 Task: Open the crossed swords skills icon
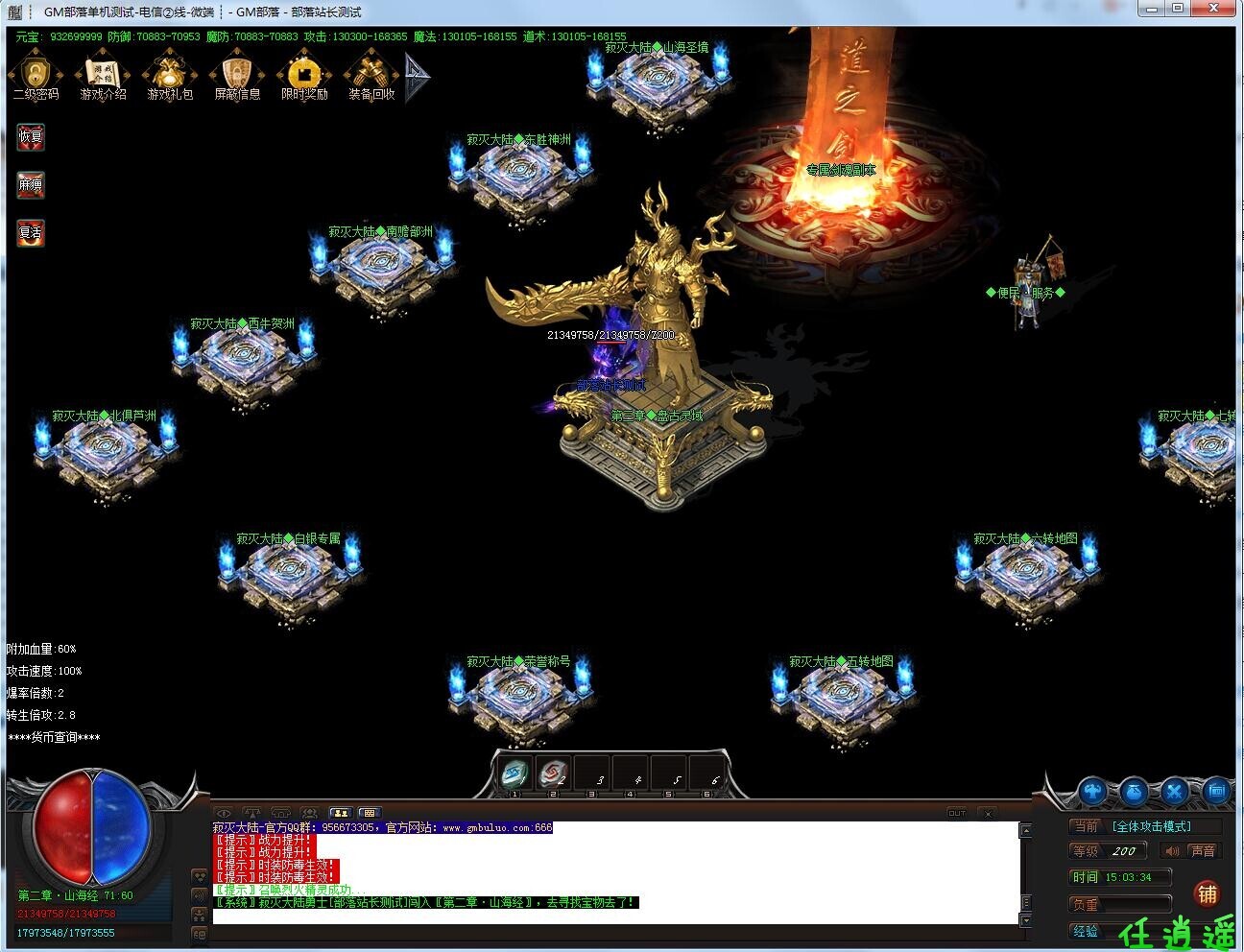click(x=1175, y=792)
